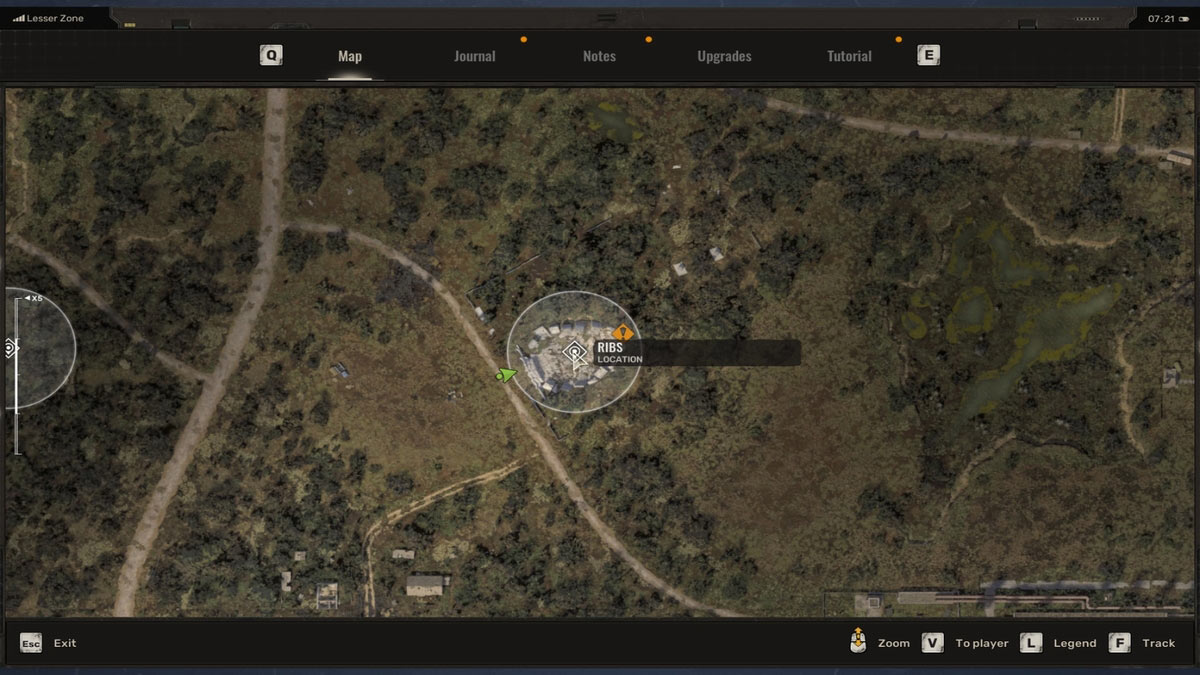This screenshot has width=1200, height=675.
Task: Open the Journal tab
Action: click(474, 56)
